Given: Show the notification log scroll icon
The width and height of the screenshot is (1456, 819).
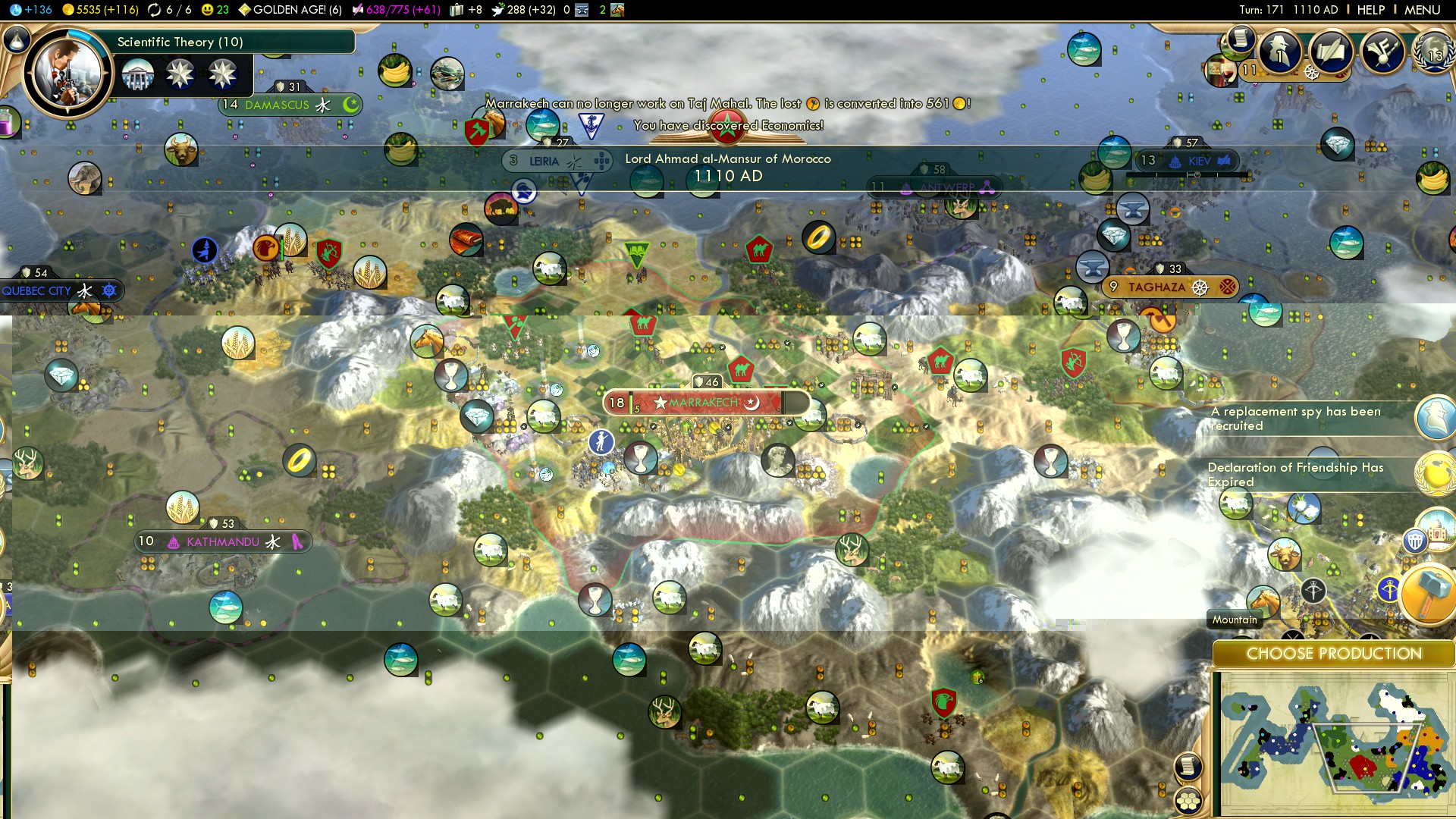Looking at the screenshot, I should click(x=1241, y=37).
